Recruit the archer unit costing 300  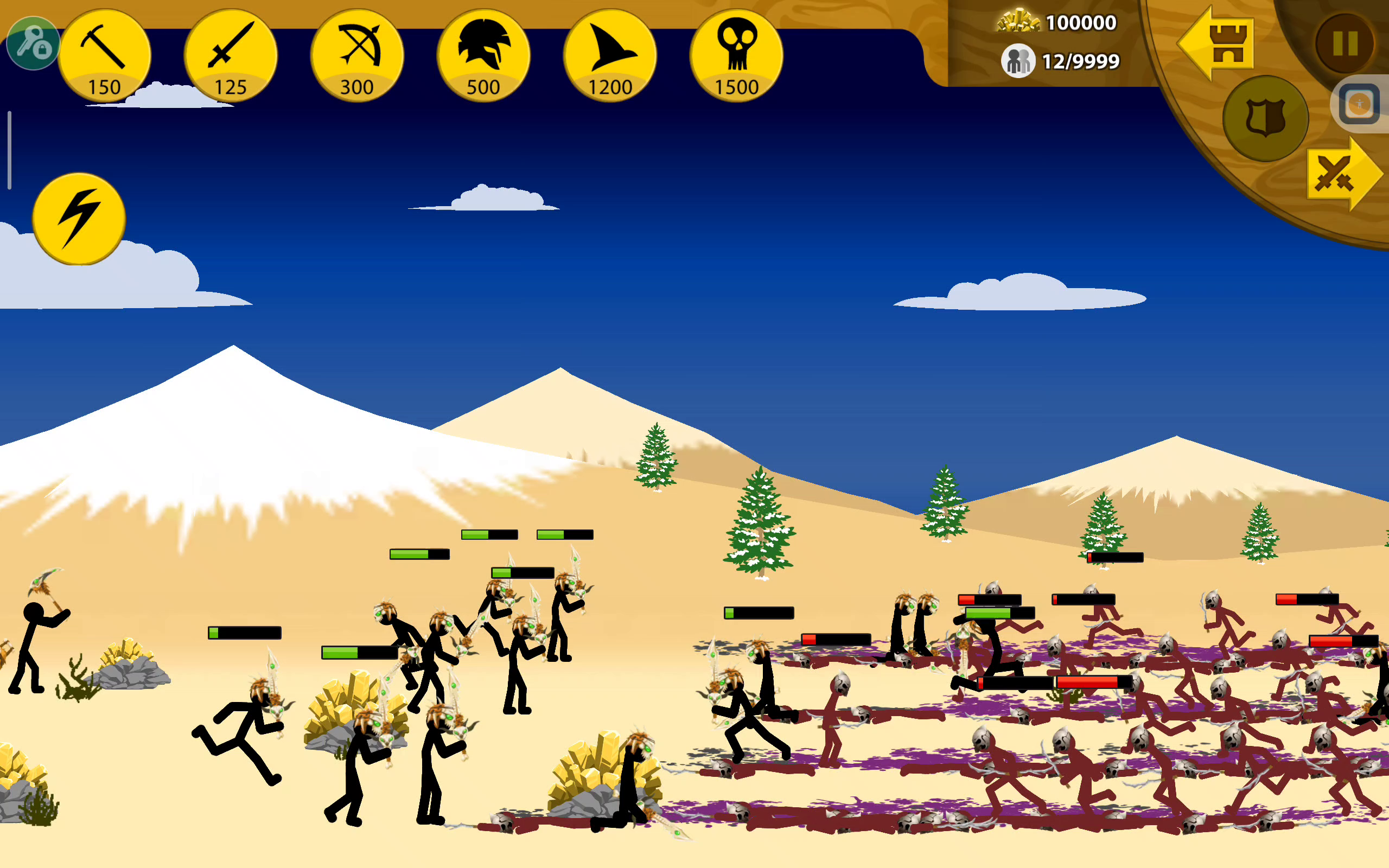click(357, 56)
